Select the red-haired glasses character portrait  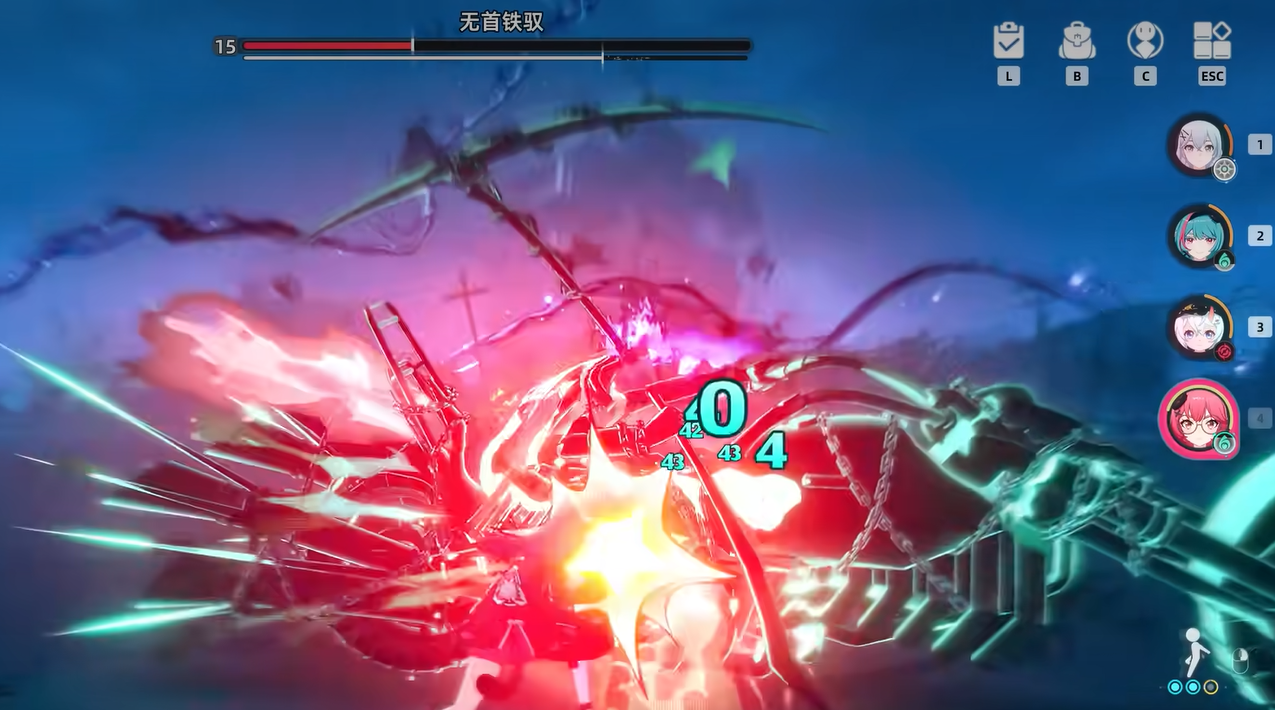coord(1199,418)
